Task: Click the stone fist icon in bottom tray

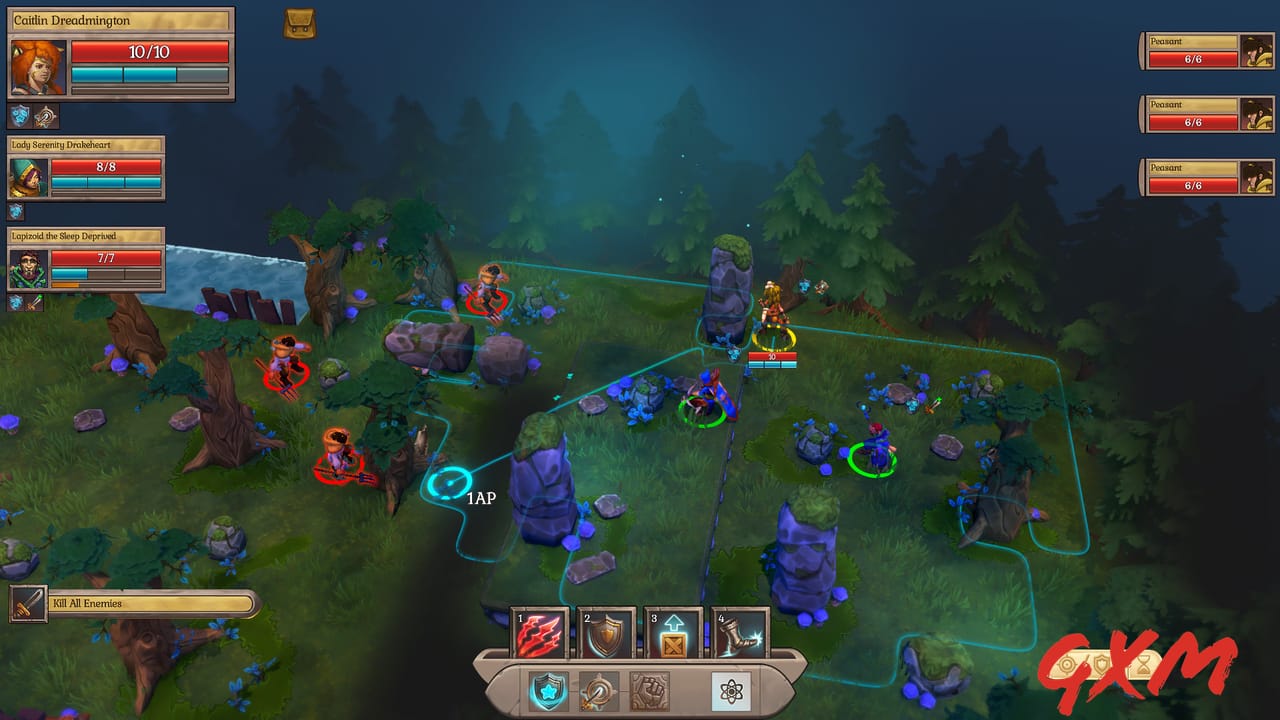Action: [651, 691]
